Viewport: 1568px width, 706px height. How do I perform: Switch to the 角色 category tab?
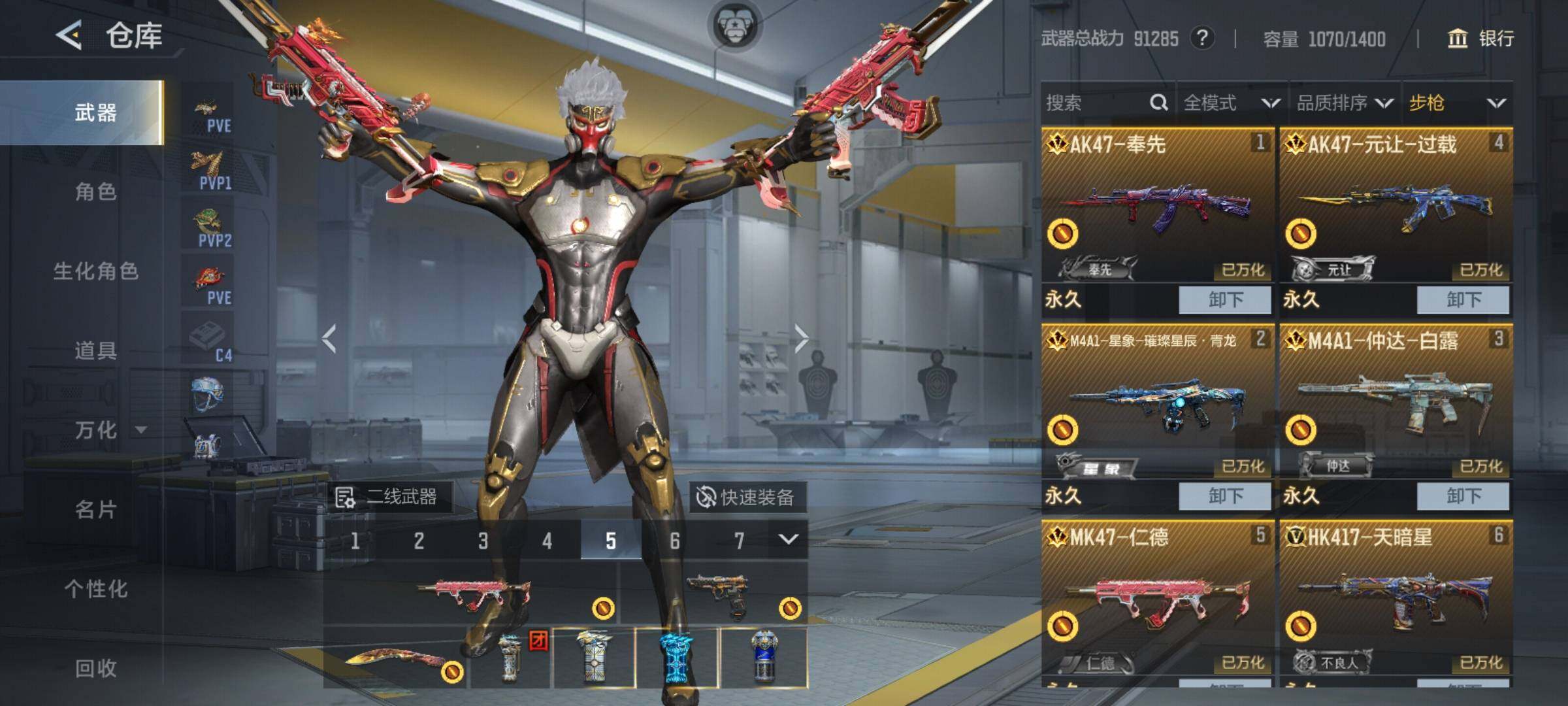click(x=95, y=192)
